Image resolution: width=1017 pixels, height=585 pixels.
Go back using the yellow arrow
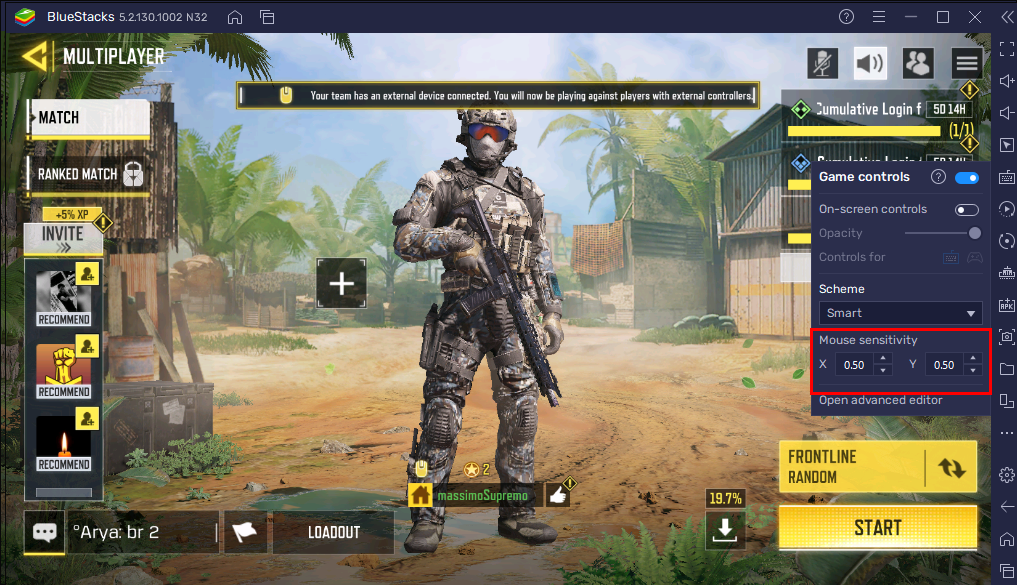click(x=36, y=56)
